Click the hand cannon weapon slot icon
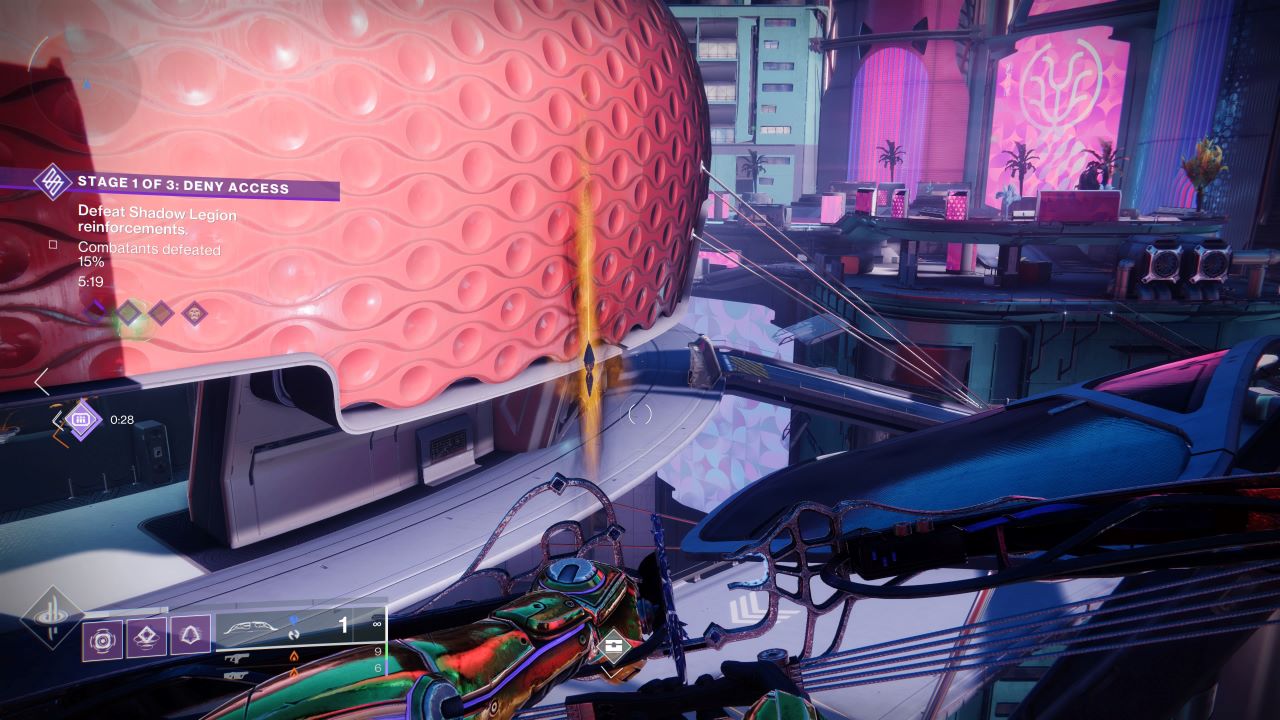Image resolution: width=1280 pixels, height=720 pixels. [236, 657]
